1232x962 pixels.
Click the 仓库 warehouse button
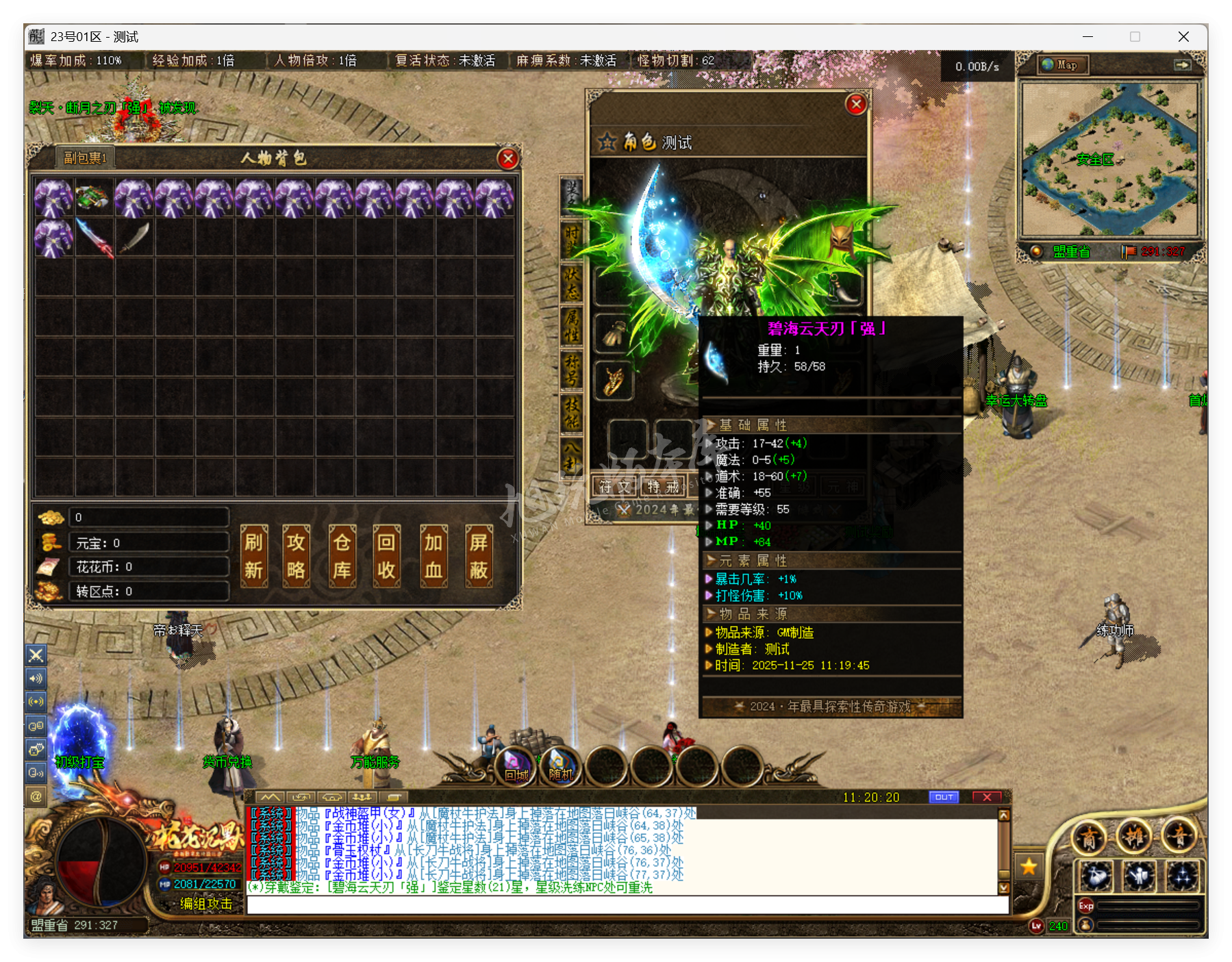(x=342, y=556)
